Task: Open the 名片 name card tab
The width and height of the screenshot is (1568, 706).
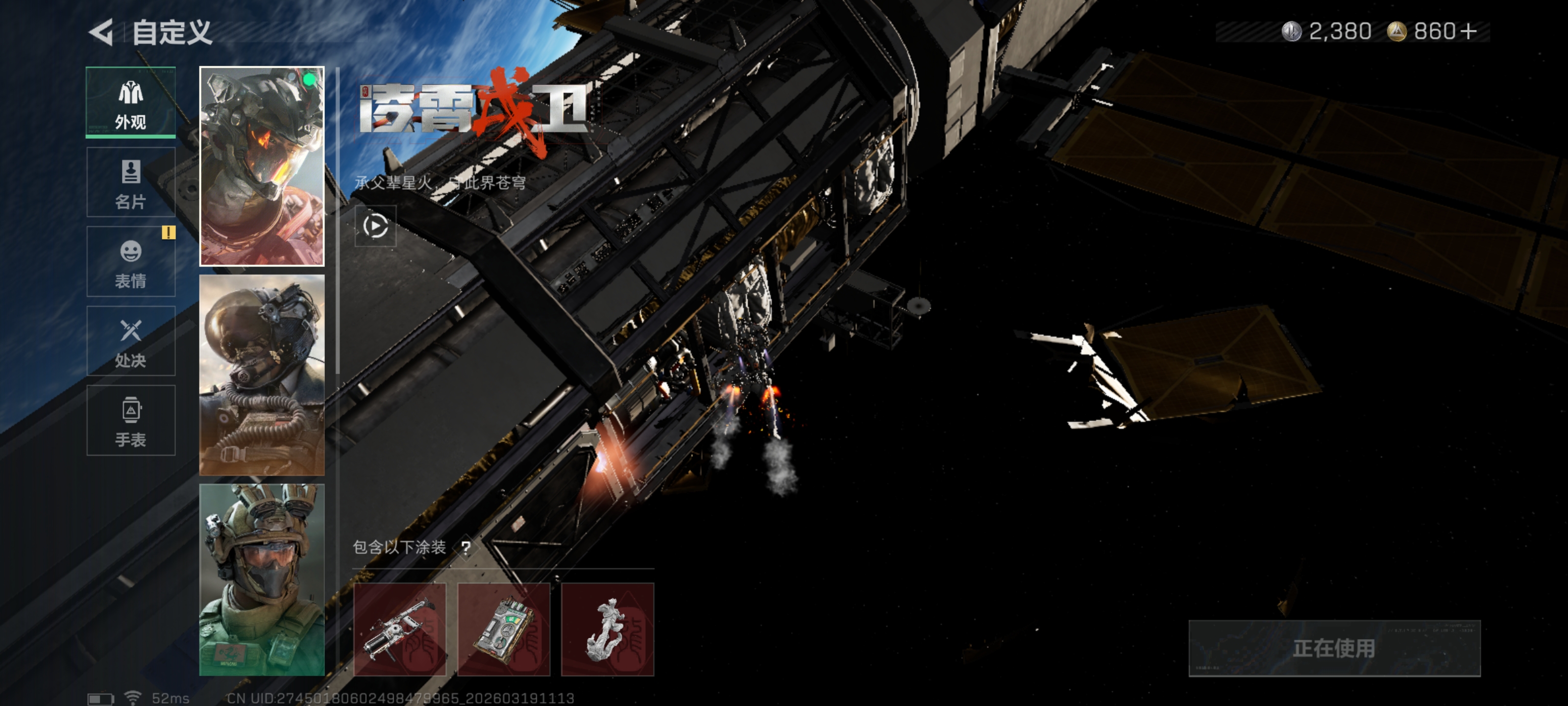Action: (131, 182)
